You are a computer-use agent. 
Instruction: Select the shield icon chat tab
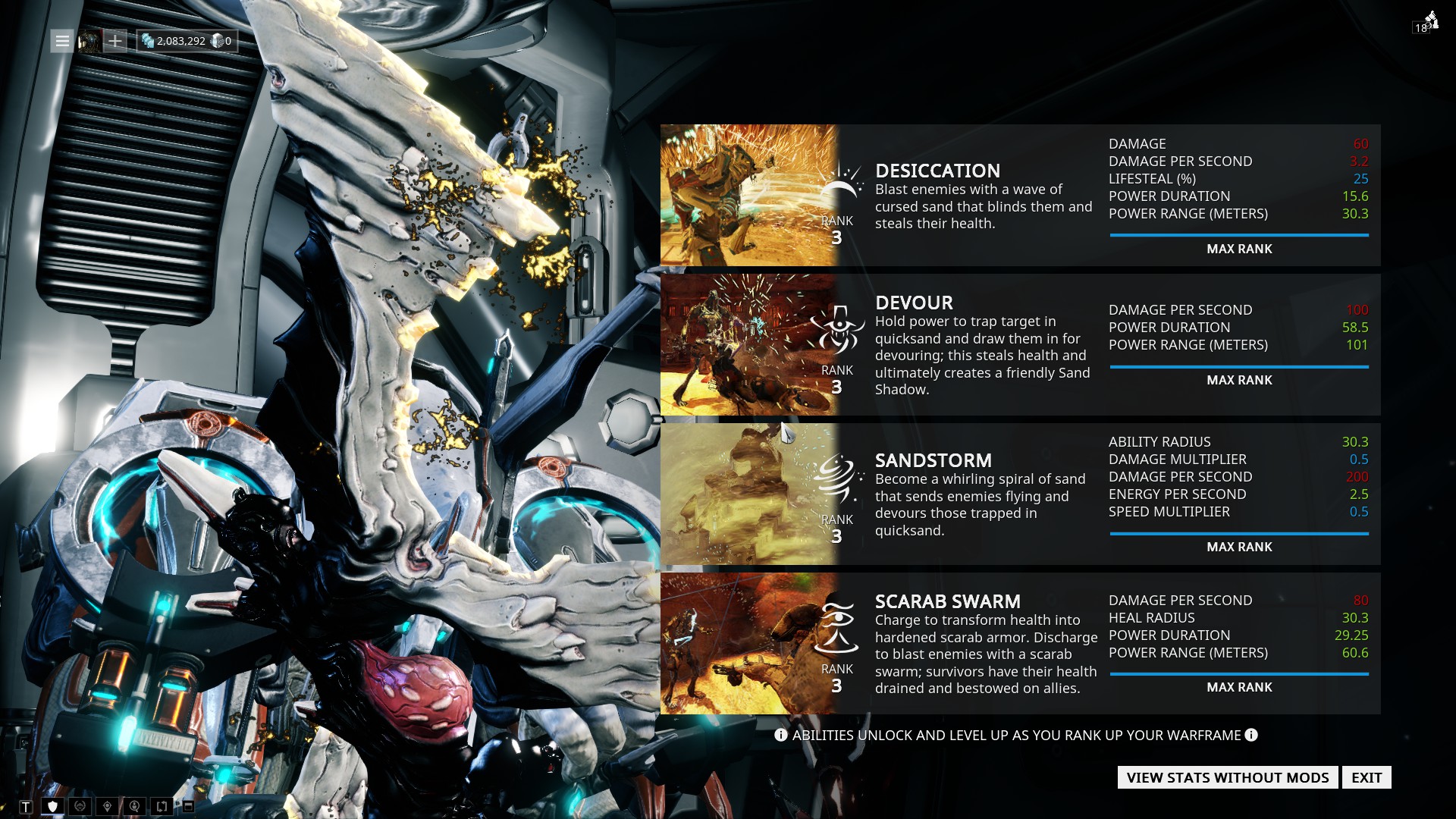[52, 807]
